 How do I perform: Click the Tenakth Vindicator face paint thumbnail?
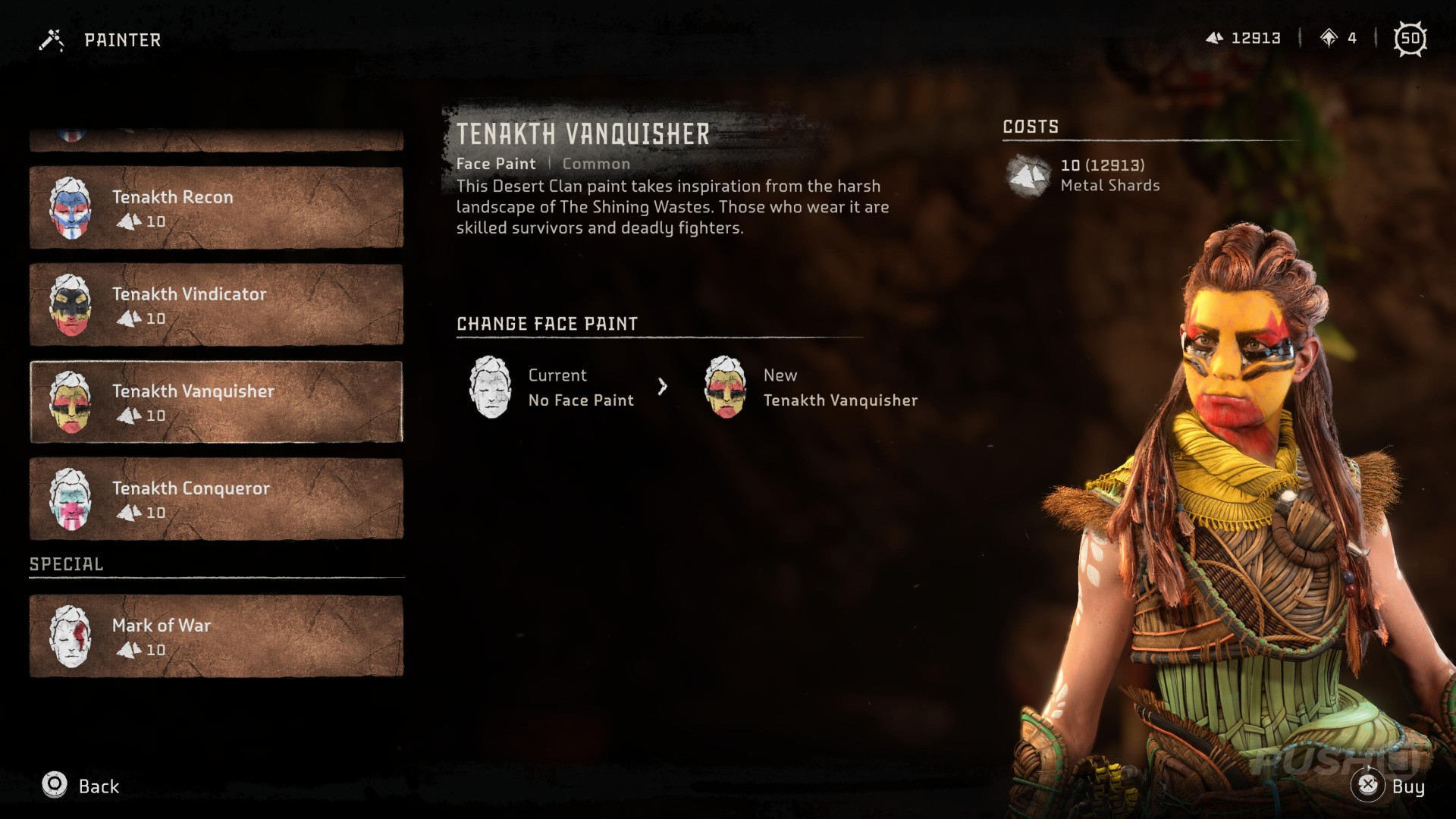(x=72, y=305)
